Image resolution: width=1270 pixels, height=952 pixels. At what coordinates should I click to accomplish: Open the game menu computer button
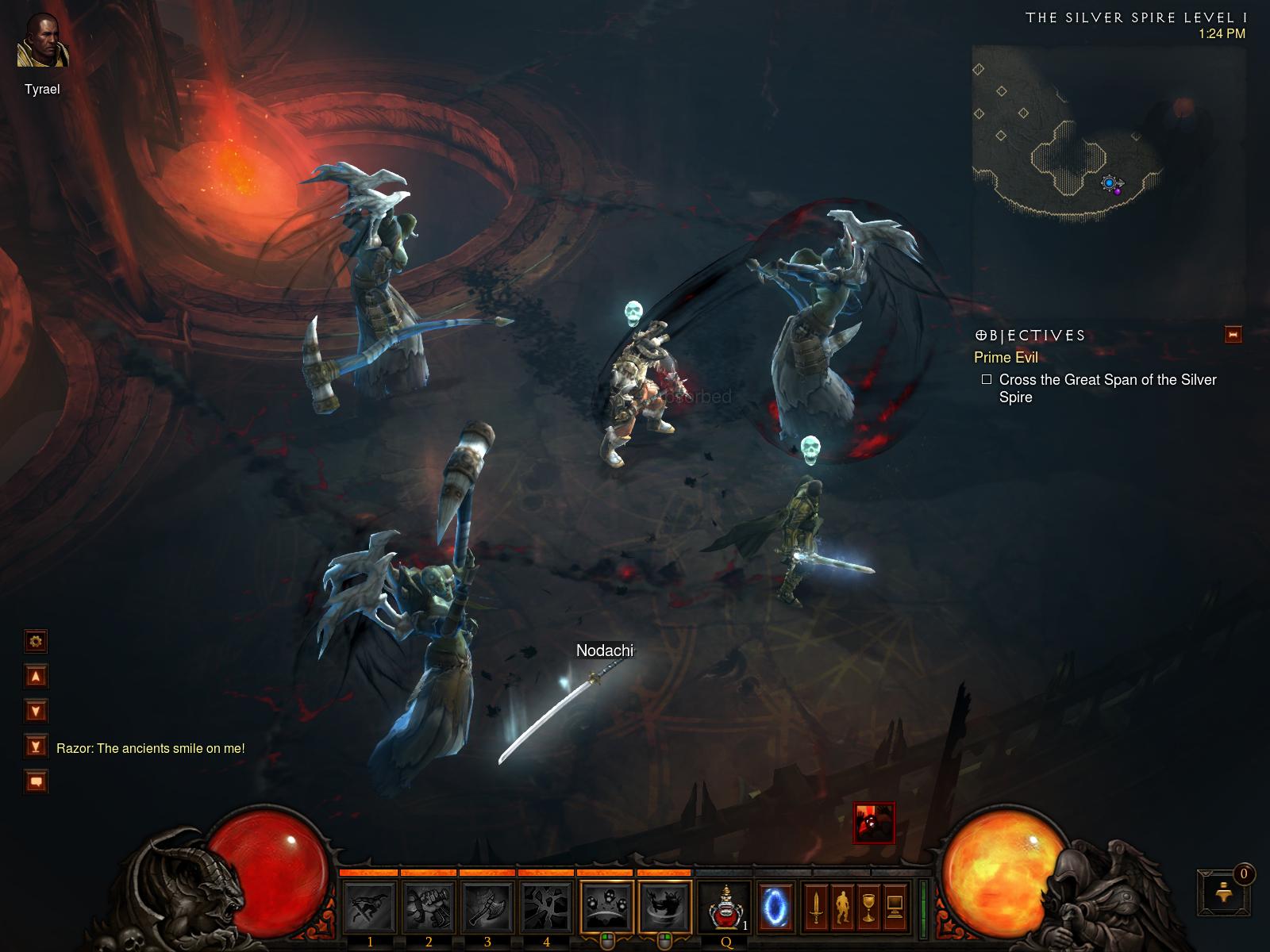point(895,906)
